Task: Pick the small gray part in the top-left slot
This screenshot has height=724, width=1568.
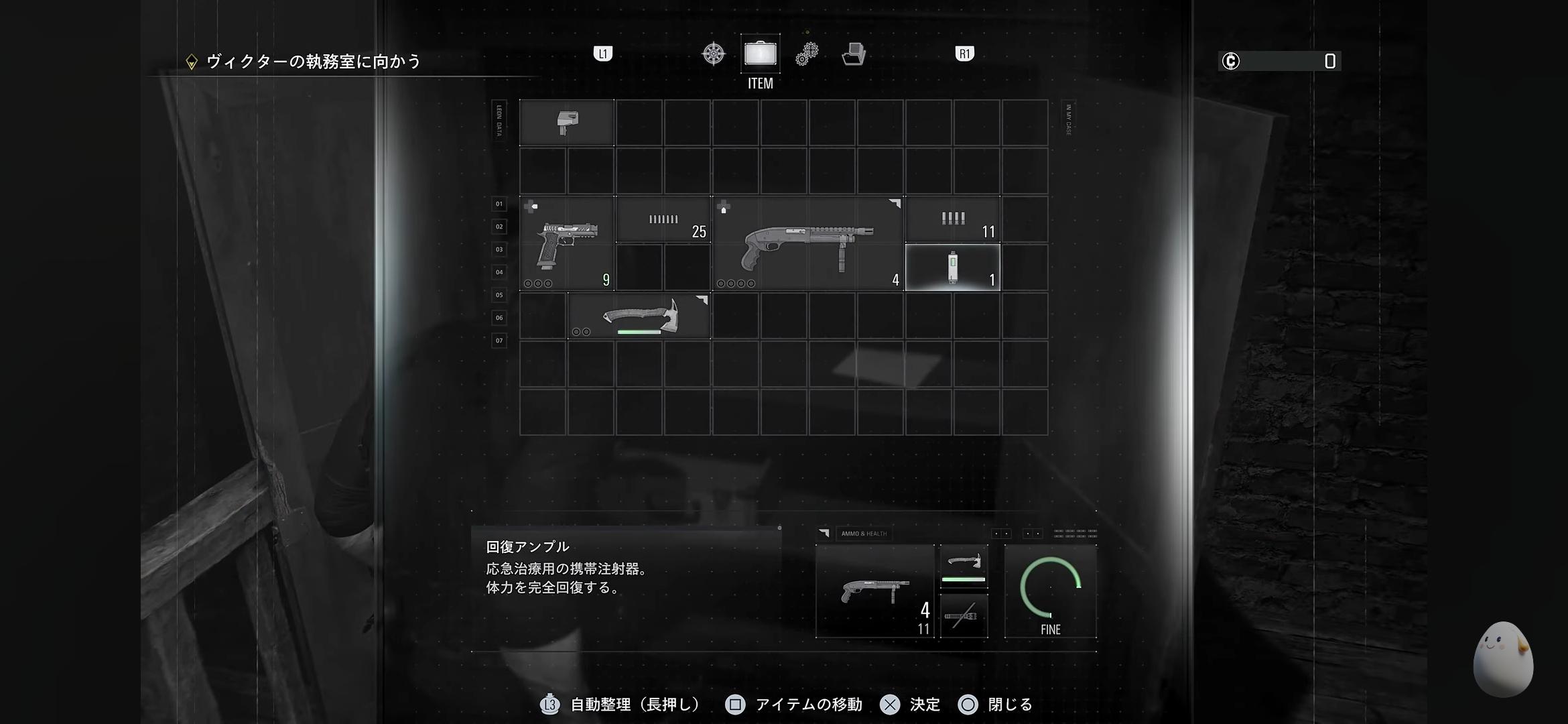Action: coord(567,123)
